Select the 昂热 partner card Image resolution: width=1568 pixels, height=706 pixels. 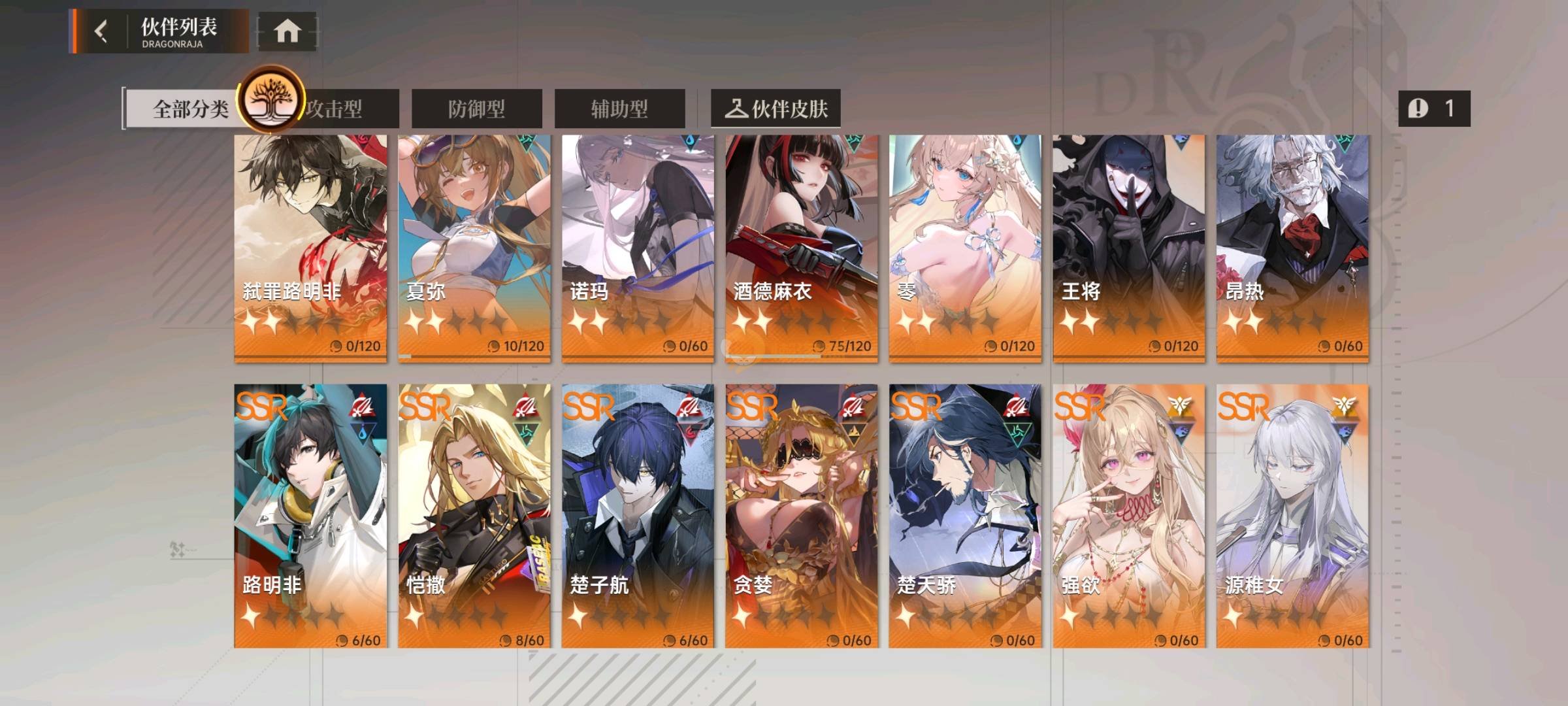(1292, 247)
